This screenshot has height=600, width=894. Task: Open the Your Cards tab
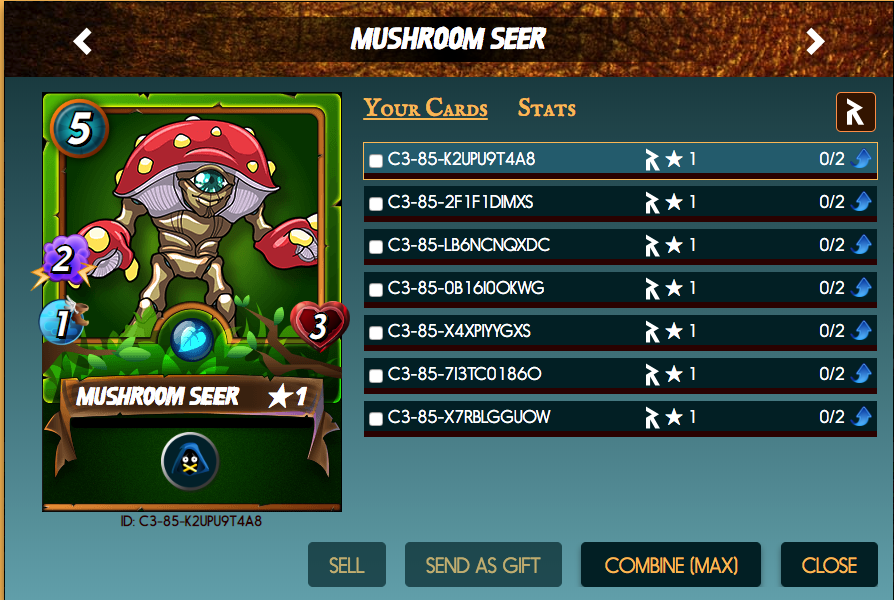(425, 109)
